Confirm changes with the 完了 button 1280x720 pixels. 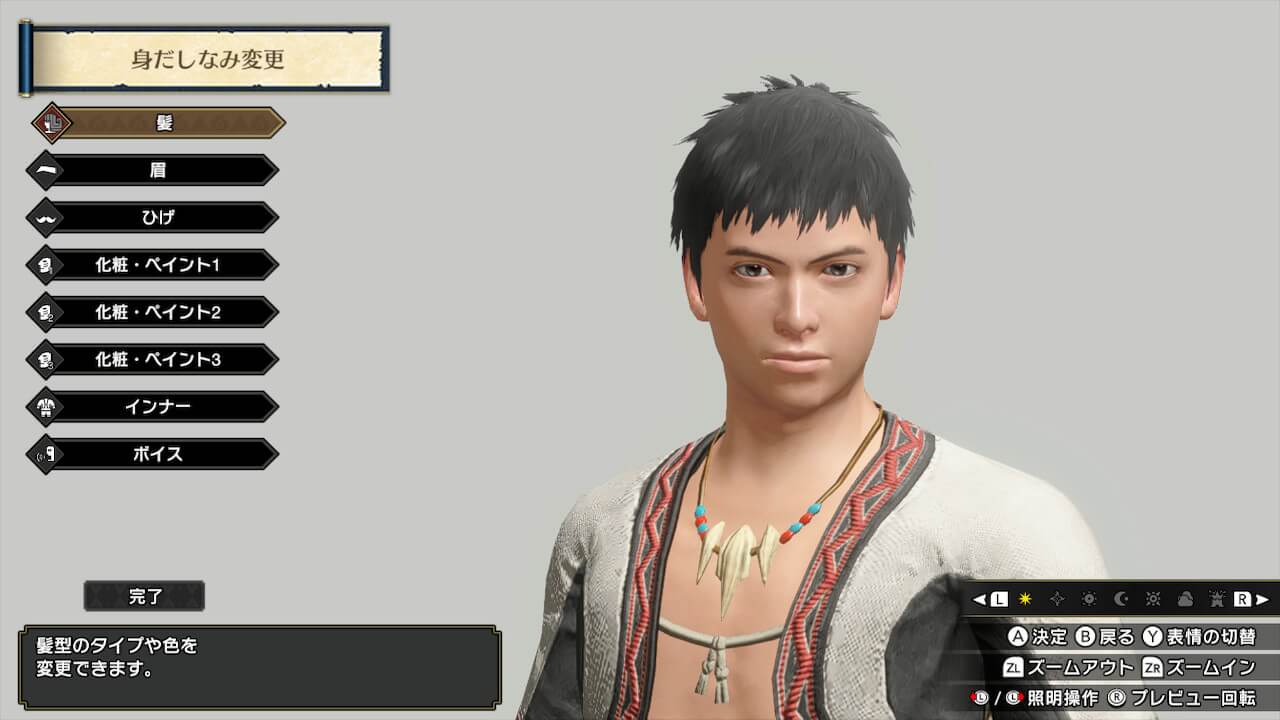[x=145, y=597]
